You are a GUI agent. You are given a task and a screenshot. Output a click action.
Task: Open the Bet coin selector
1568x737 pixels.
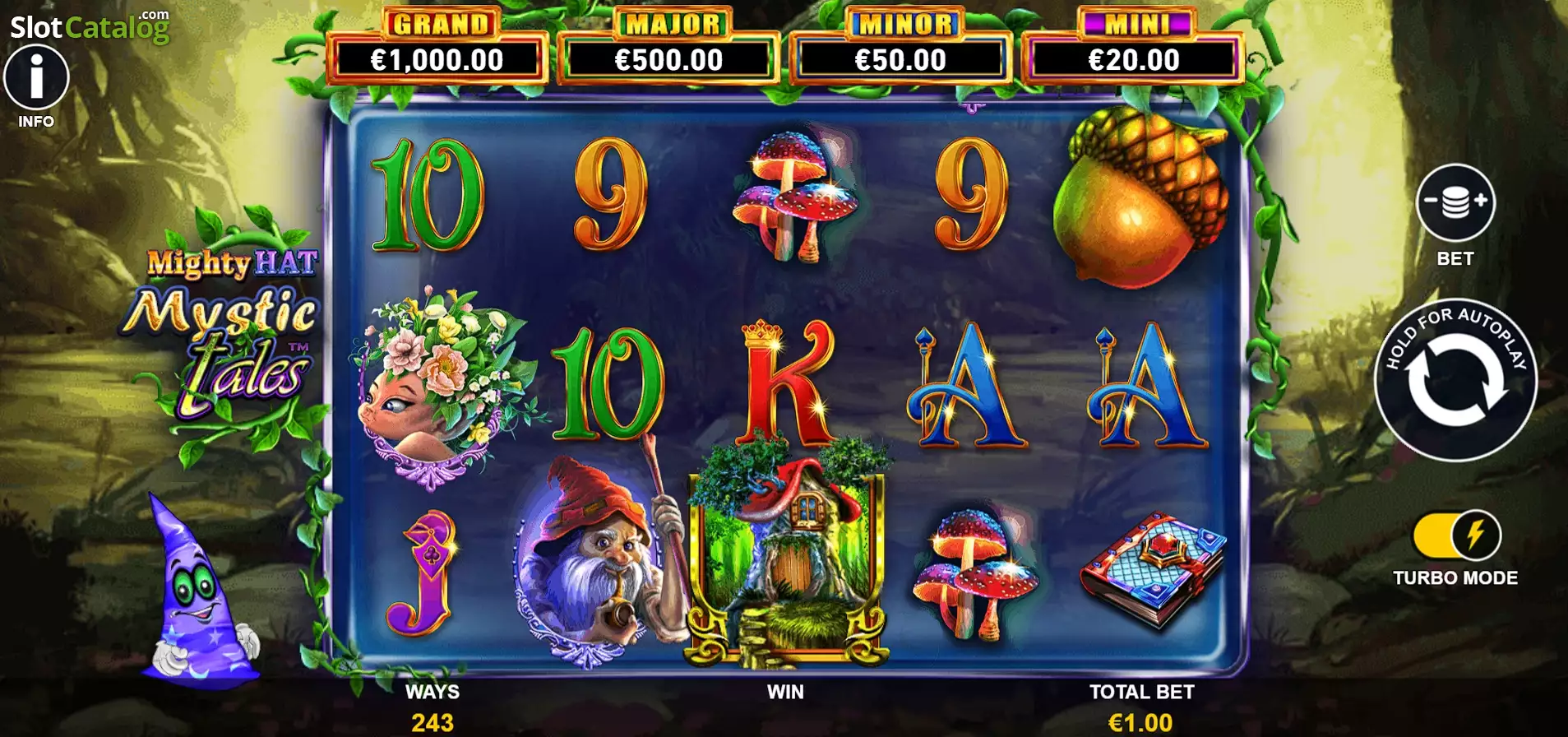click(x=1455, y=202)
